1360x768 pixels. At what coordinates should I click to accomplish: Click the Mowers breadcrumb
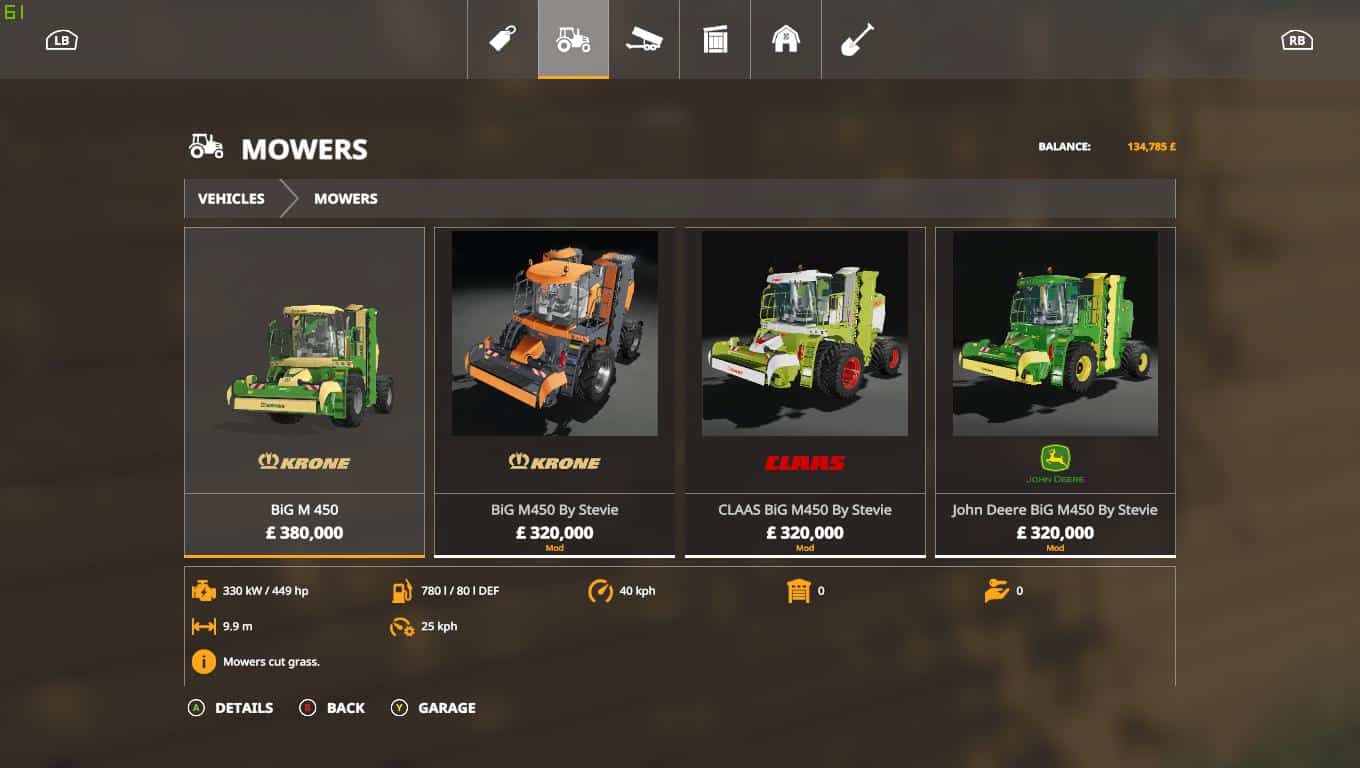tap(345, 198)
